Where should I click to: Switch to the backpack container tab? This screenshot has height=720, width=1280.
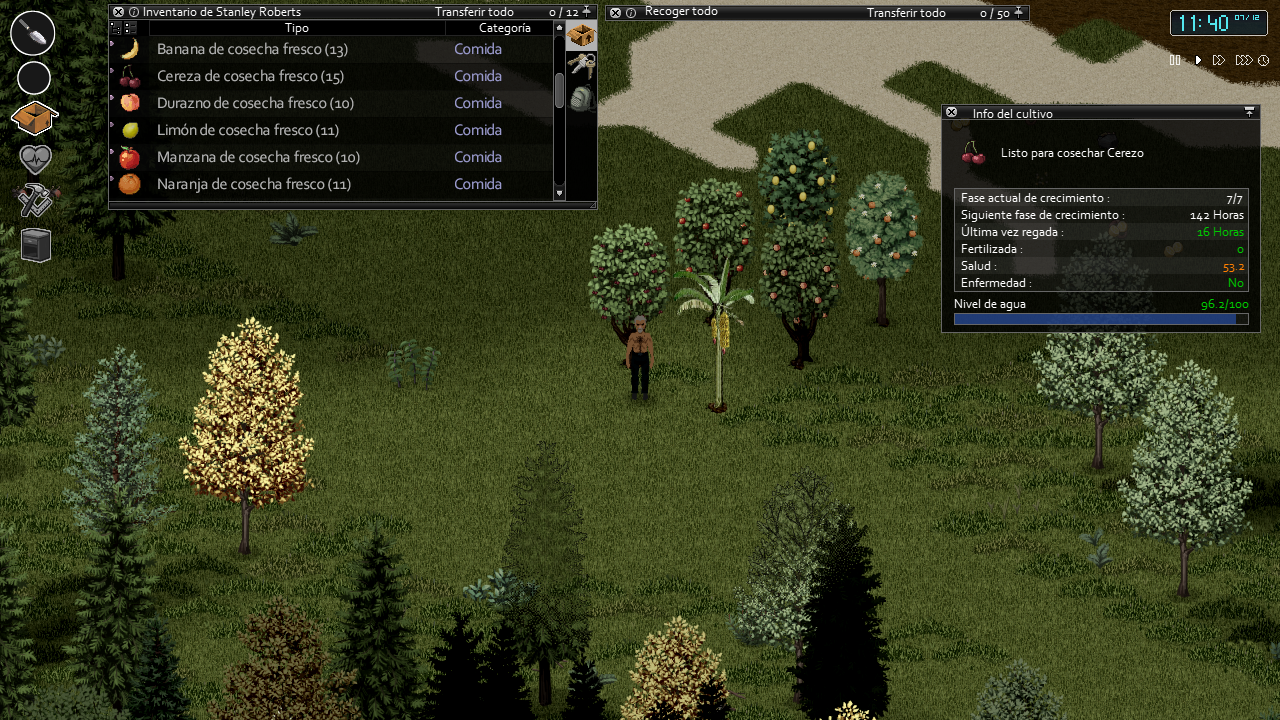(580, 97)
